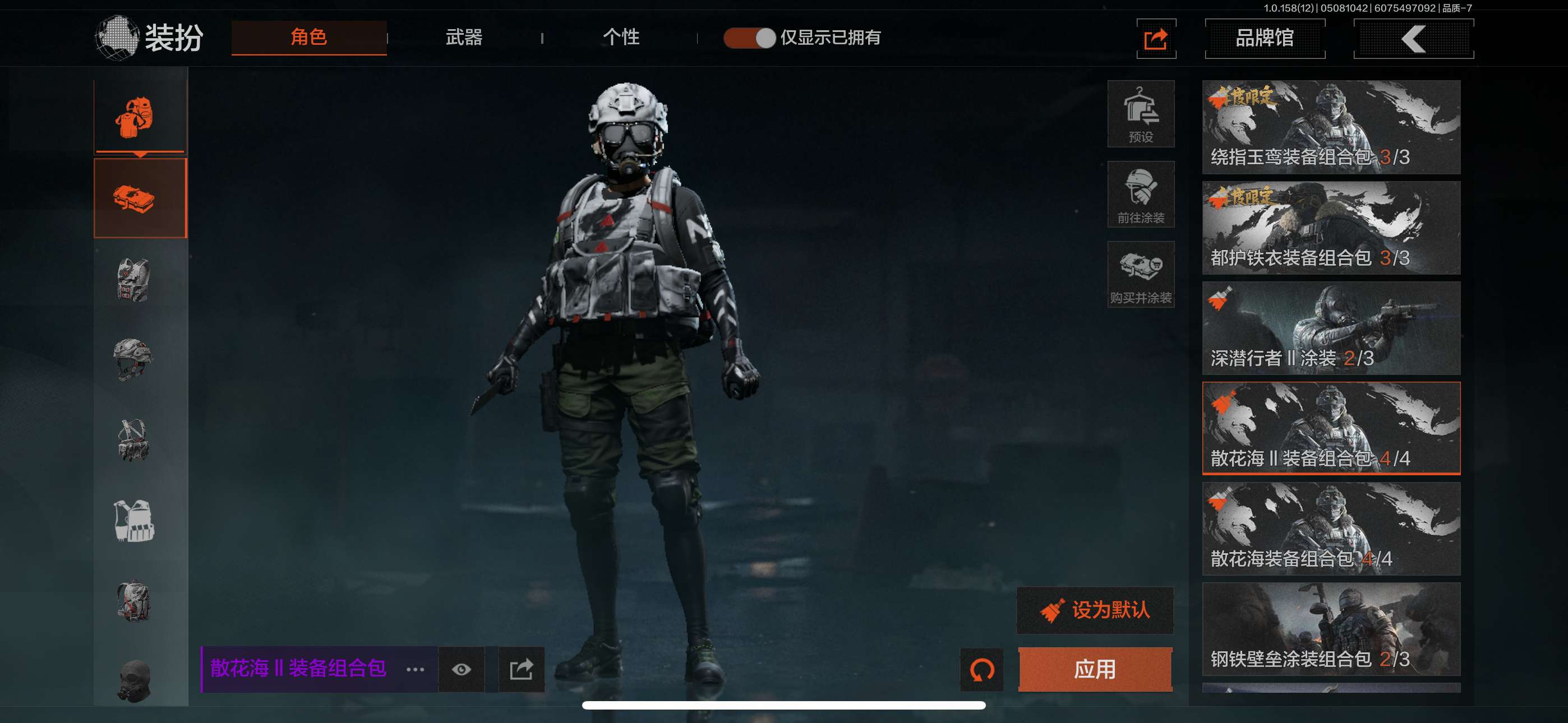Apply the outfit with 应用
Image resolution: width=1568 pixels, height=723 pixels.
[x=1095, y=669]
